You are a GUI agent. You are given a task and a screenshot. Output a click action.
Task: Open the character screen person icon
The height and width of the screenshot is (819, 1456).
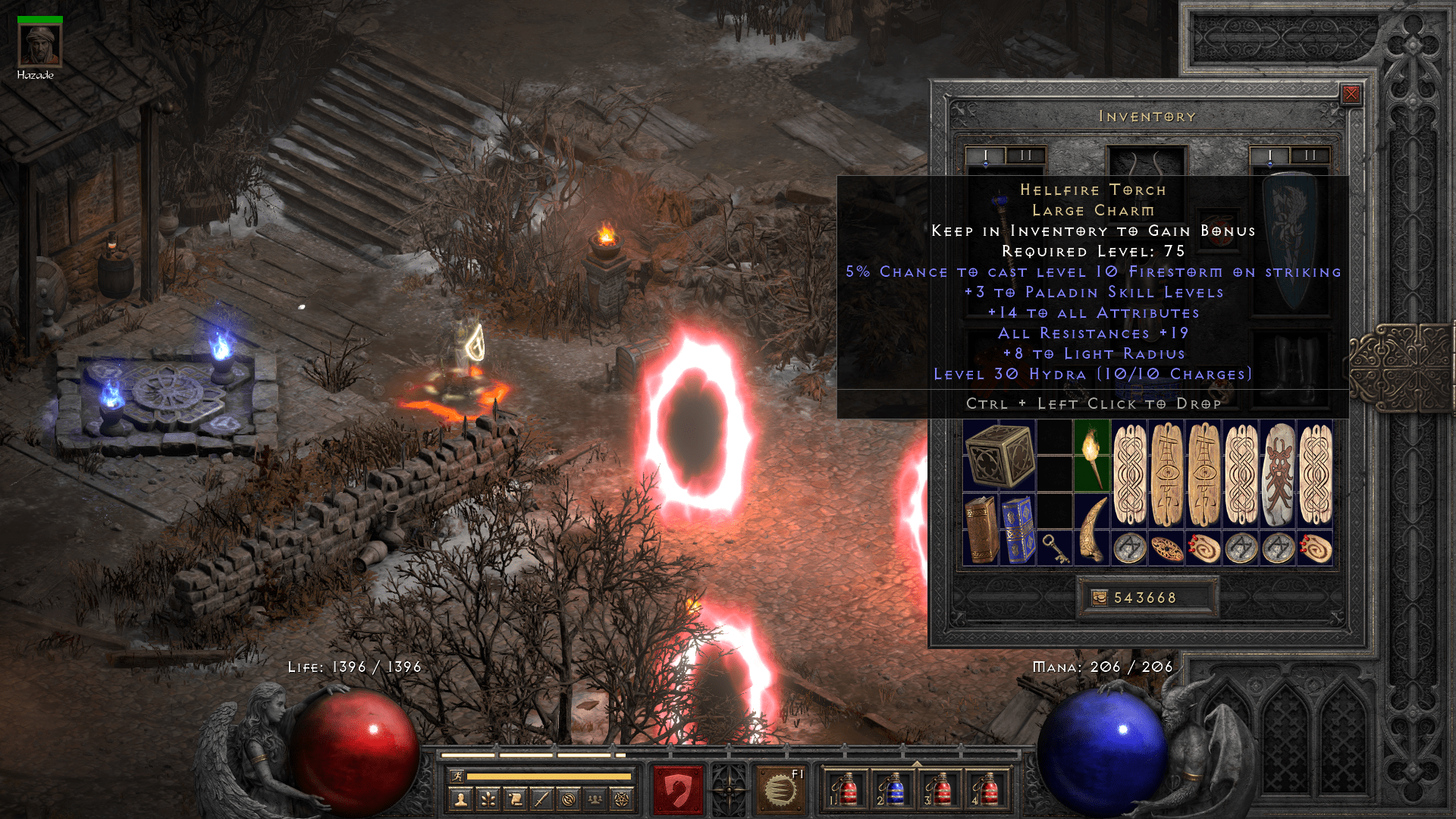[x=460, y=800]
